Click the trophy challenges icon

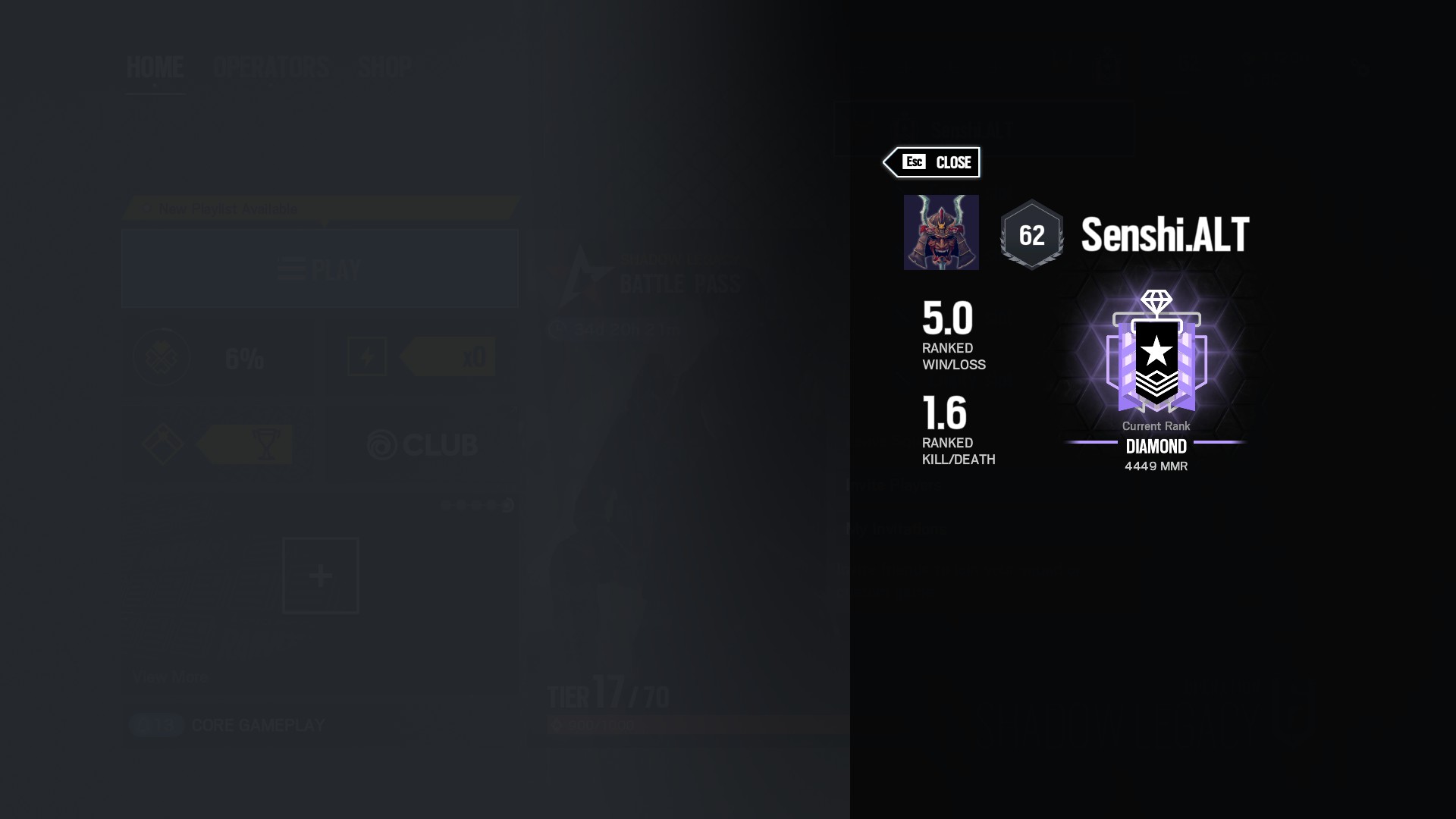(265, 444)
